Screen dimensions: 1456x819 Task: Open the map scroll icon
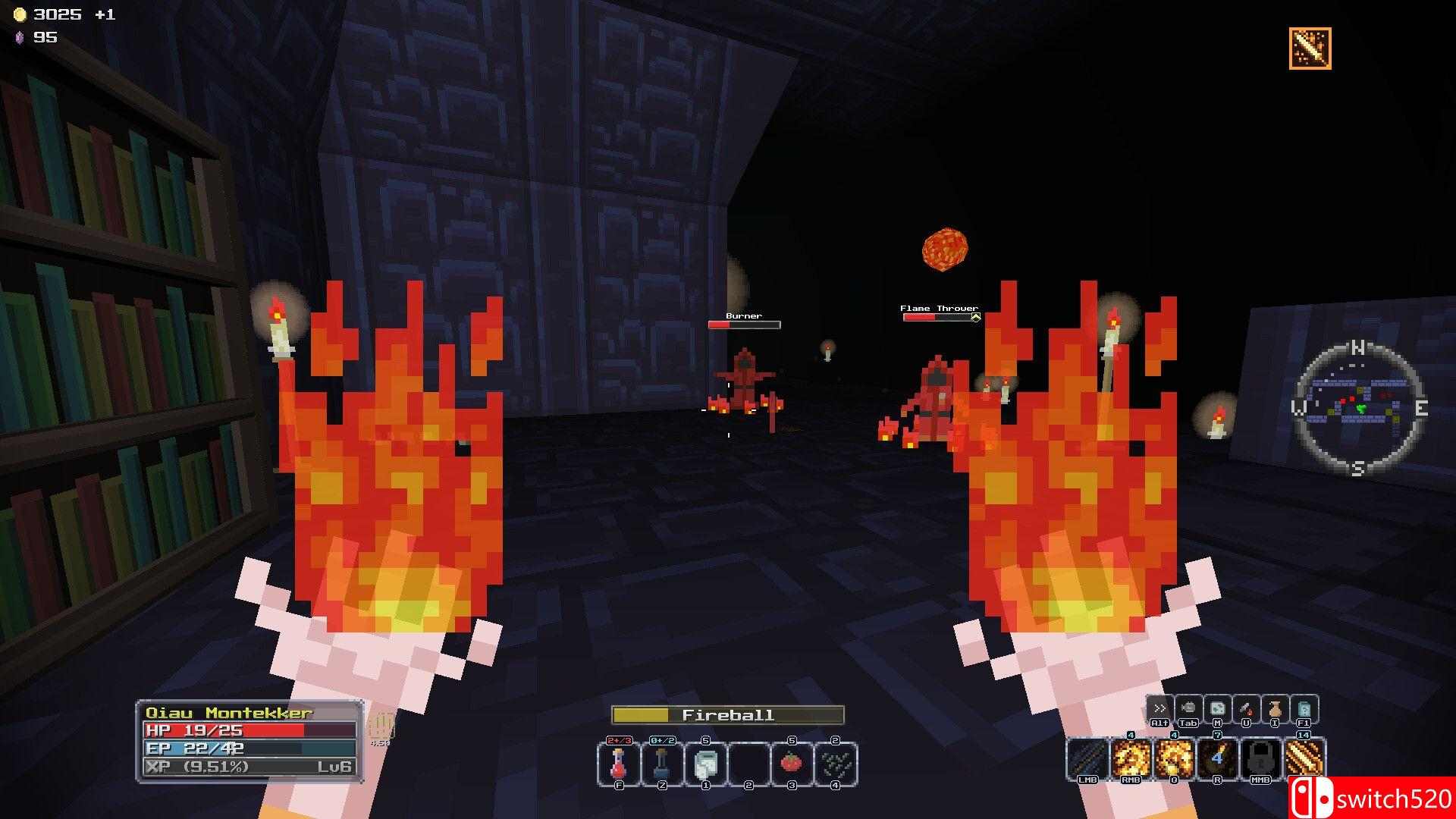pos(1216,708)
